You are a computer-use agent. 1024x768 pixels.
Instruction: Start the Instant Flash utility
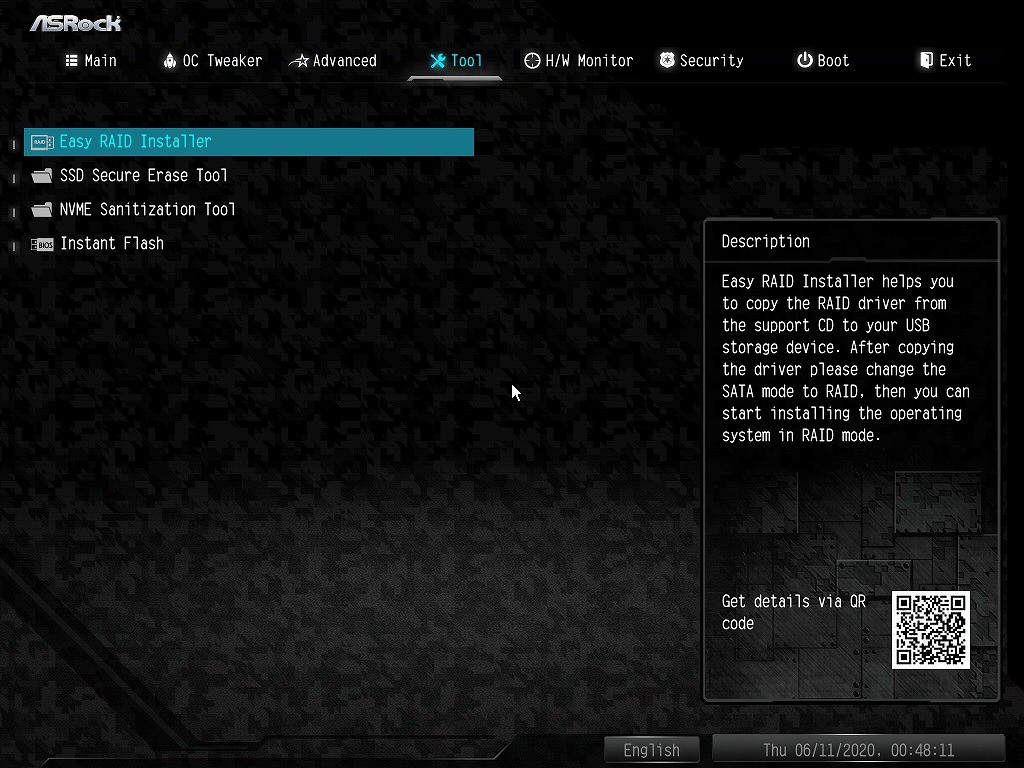pyautogui.click(x=112, y=244)
